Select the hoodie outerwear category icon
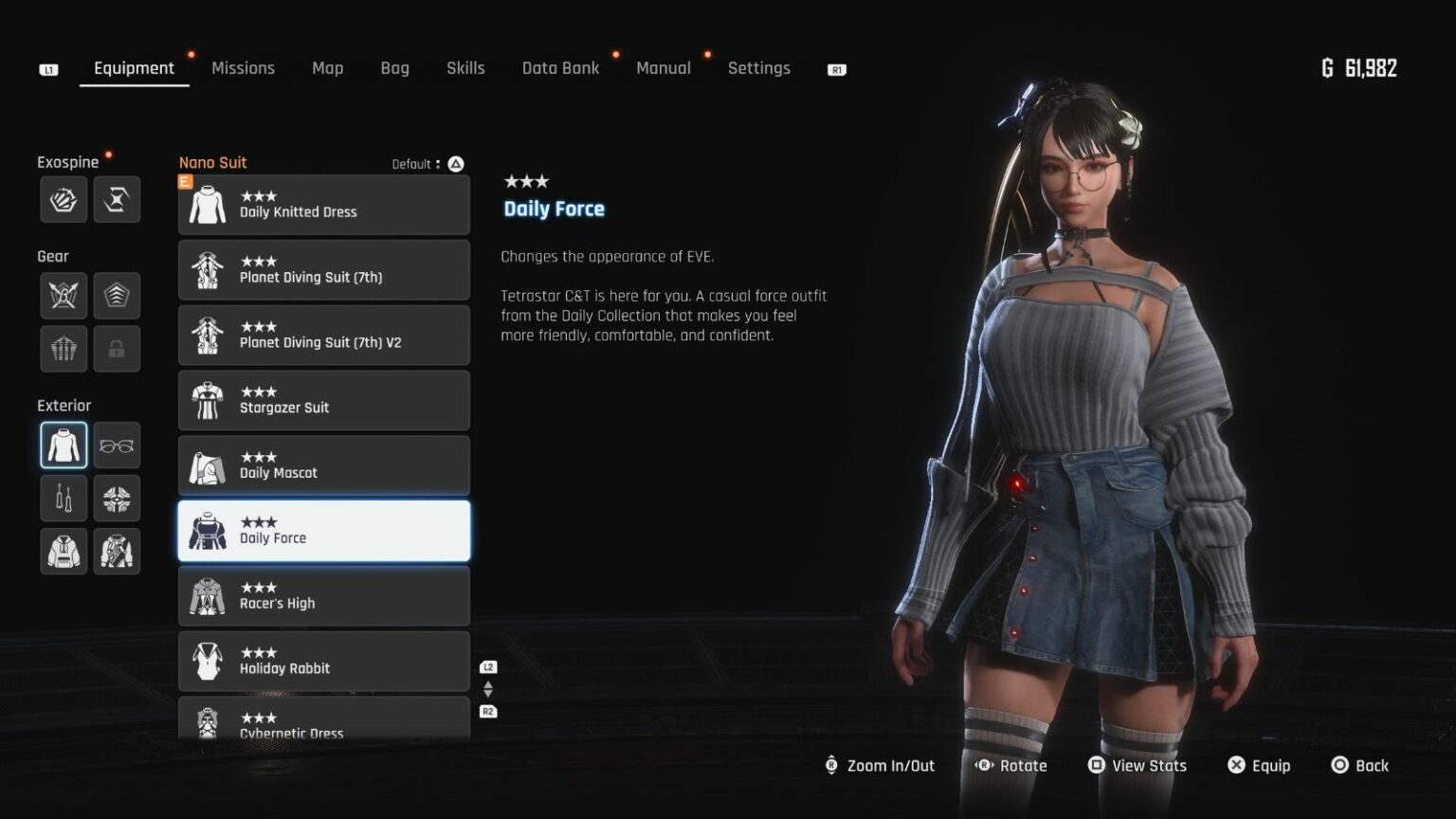This screenshot has height=819, width=1456. [x=63, y=551]
